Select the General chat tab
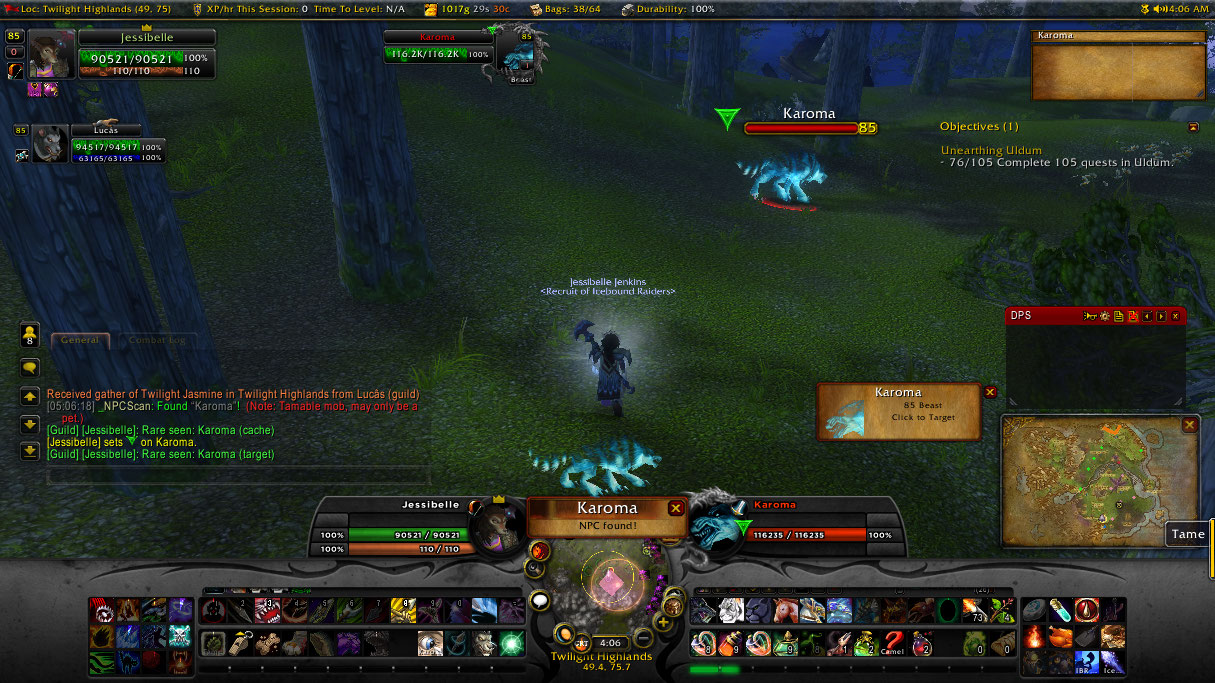 click(80, 340)
